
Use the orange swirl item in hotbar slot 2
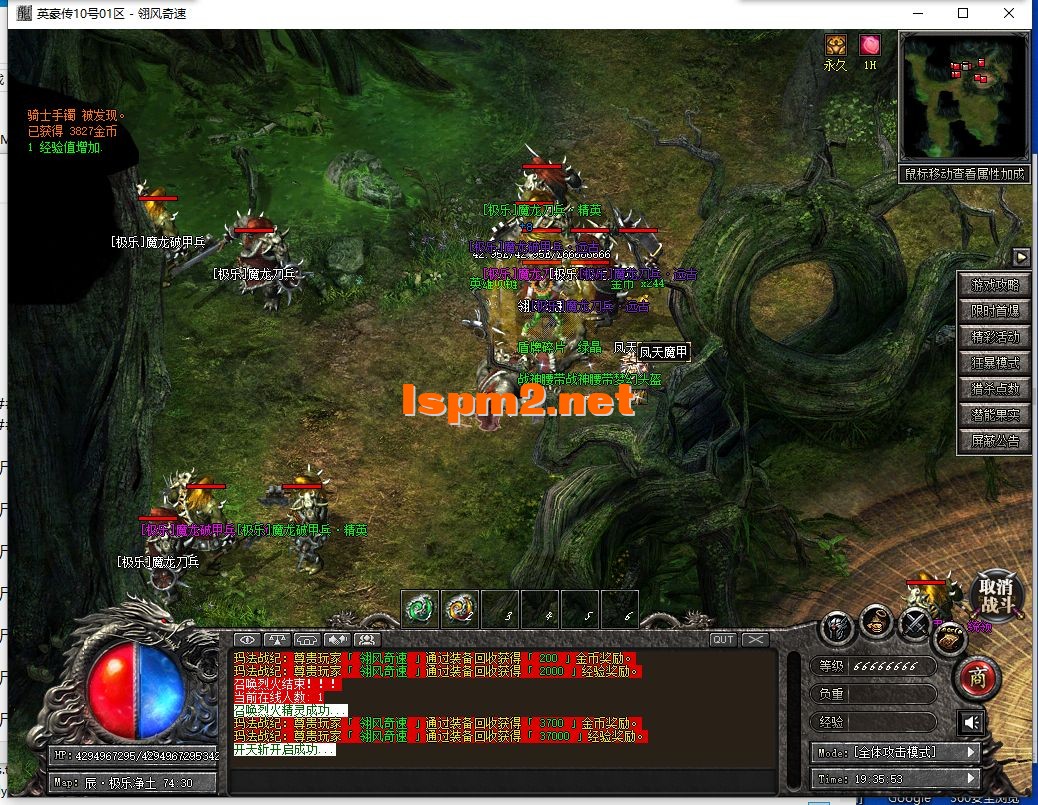[460, 608]
